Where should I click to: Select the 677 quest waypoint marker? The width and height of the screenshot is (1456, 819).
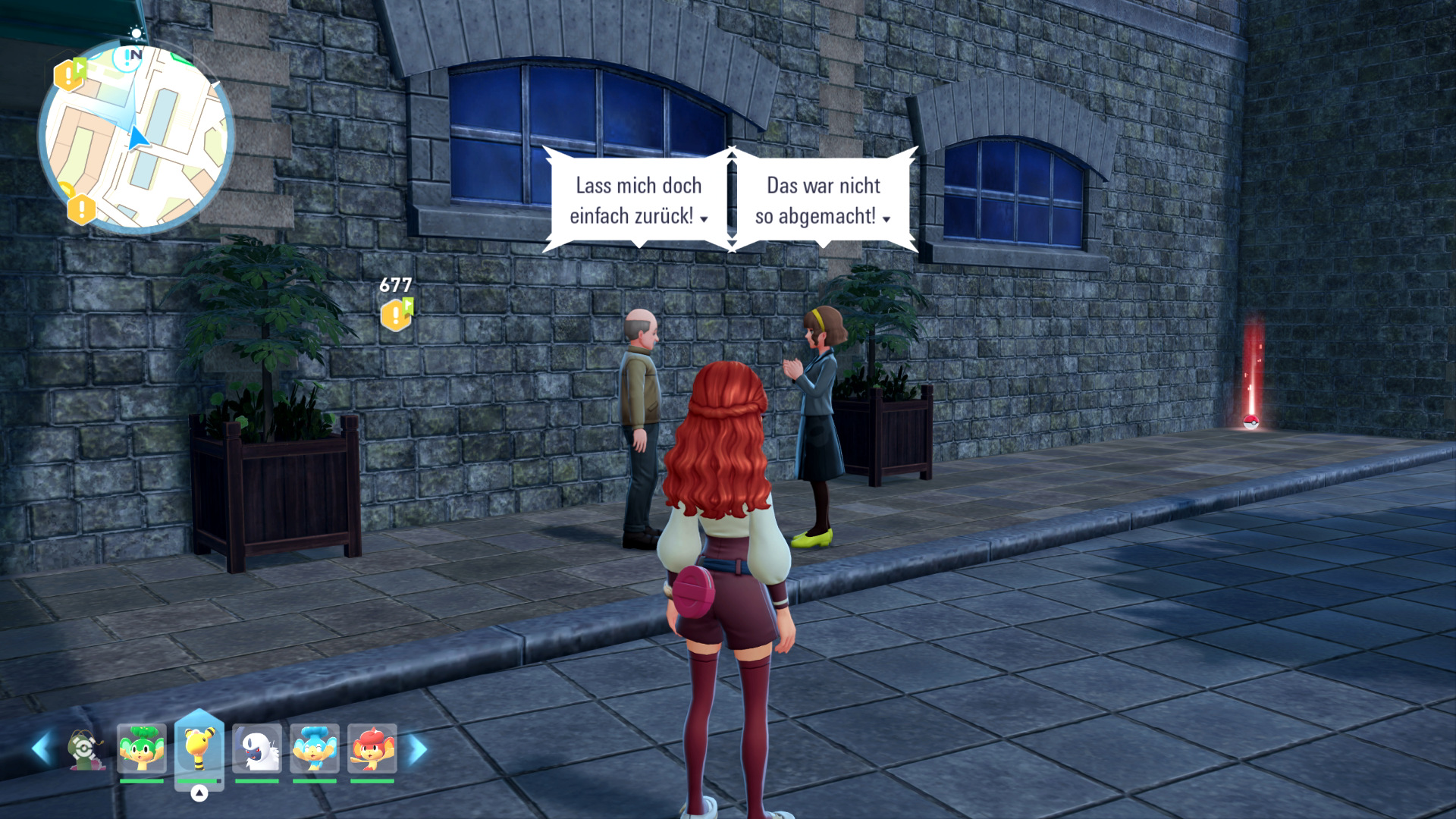pos(396,314)
